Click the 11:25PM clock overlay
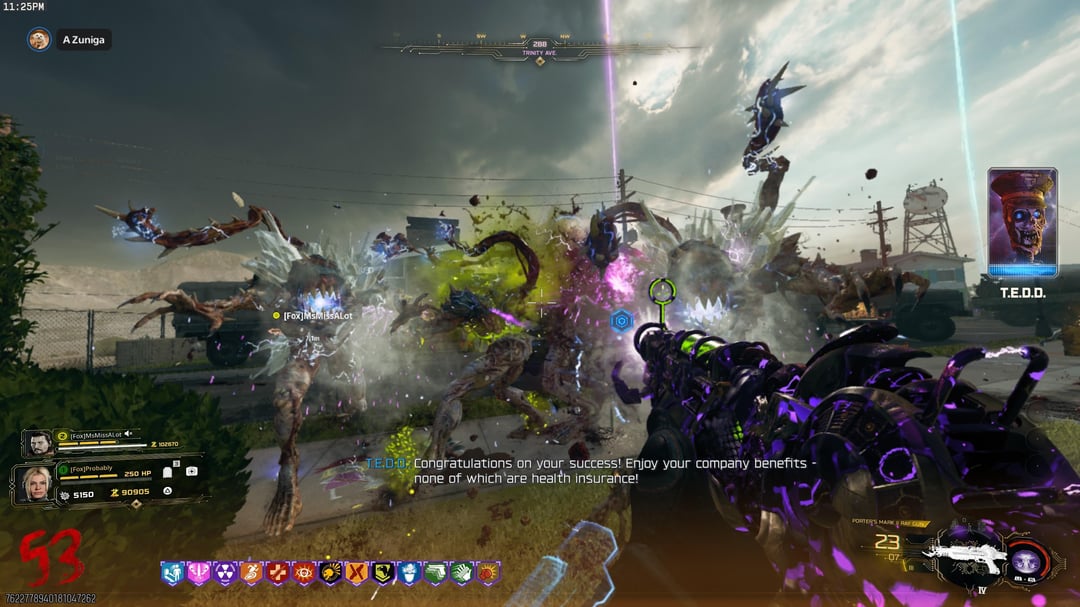Image resolution: width=1080 pixels, height=607 pixels. tap(24, 7)
